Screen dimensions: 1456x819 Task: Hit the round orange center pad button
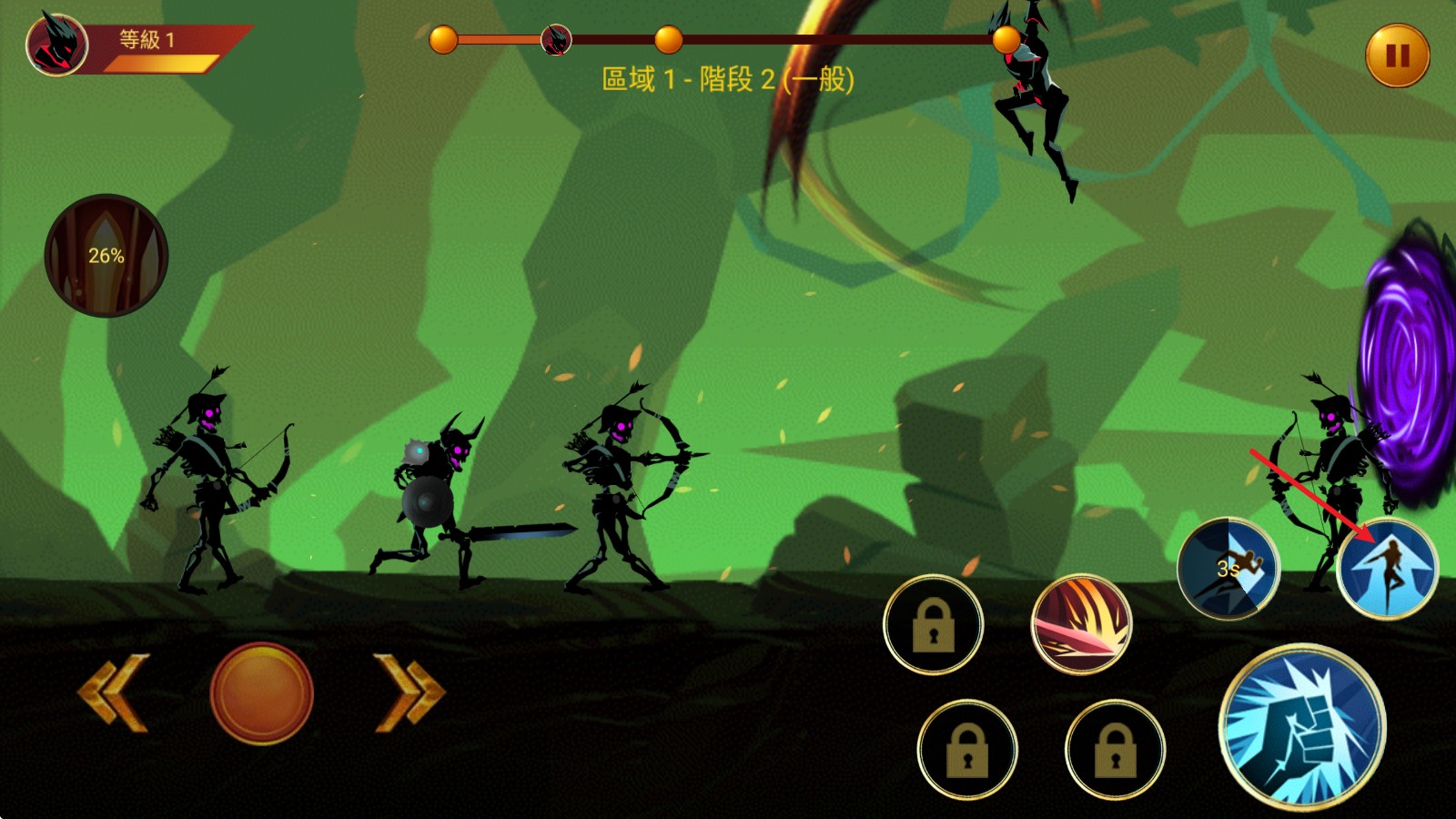(262, 693)
